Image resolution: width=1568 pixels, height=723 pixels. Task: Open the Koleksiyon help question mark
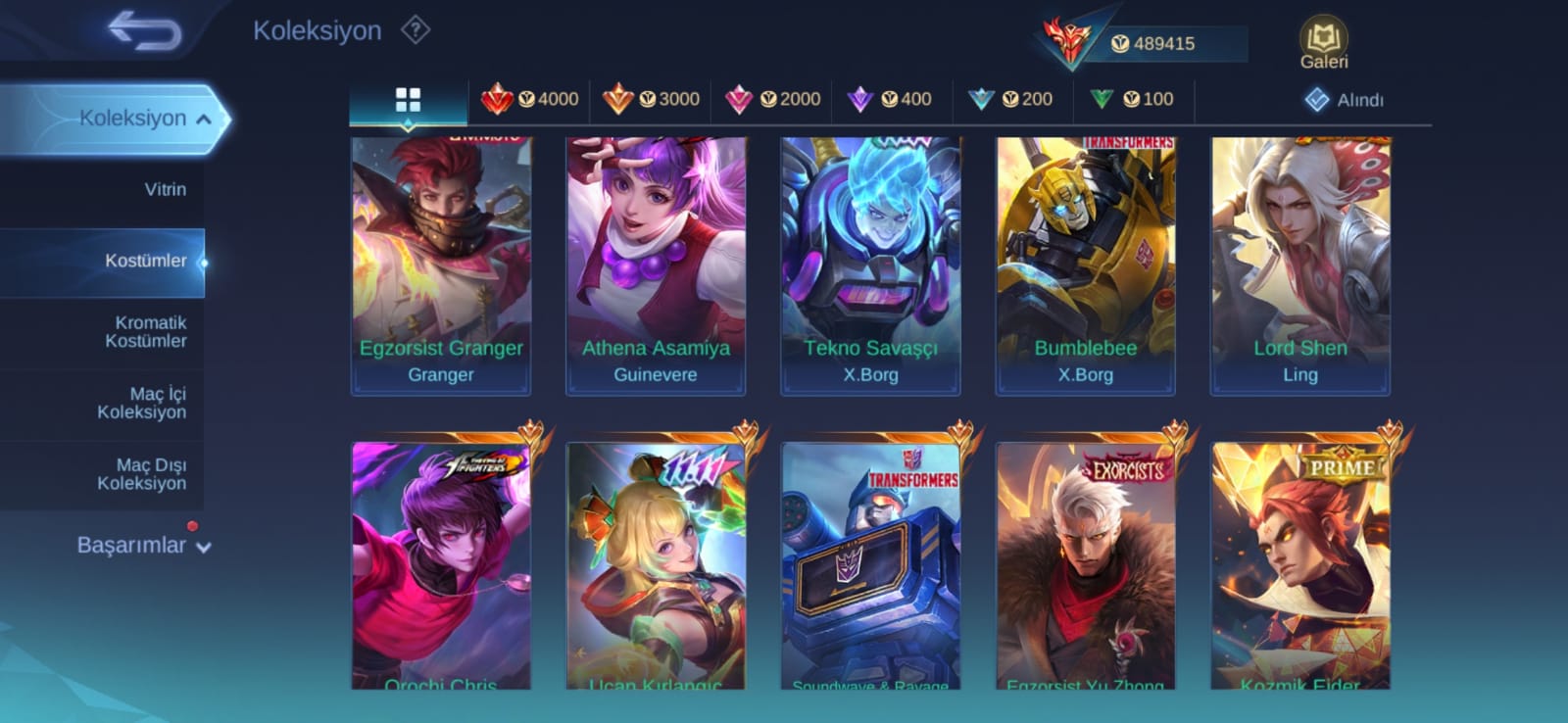(x=416, y=30)
